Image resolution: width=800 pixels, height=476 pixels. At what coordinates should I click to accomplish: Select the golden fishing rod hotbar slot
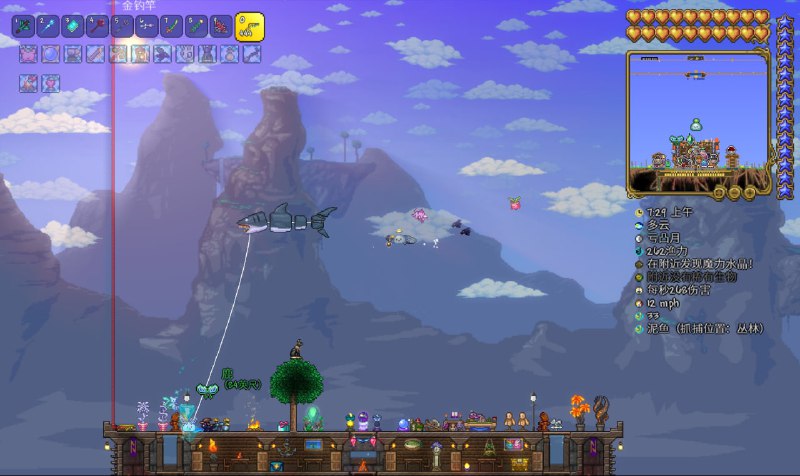tap(249, 27)
